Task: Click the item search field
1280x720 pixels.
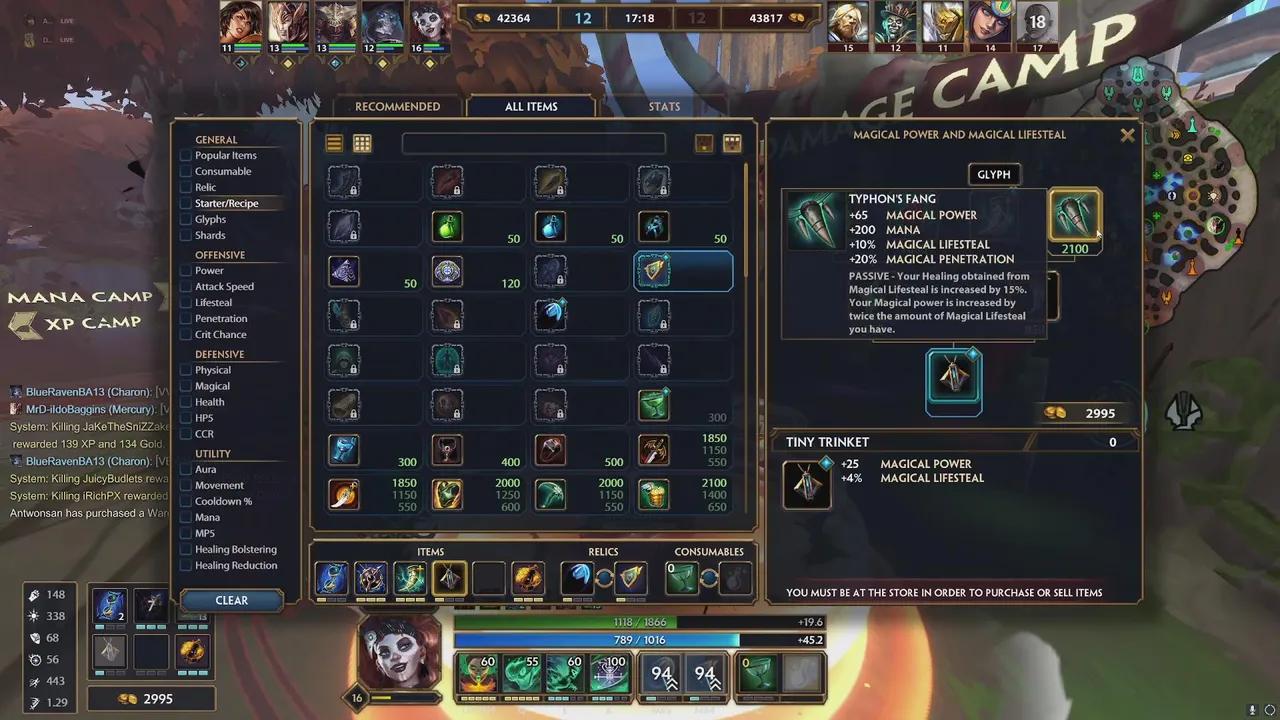Action: coord(533,144)
